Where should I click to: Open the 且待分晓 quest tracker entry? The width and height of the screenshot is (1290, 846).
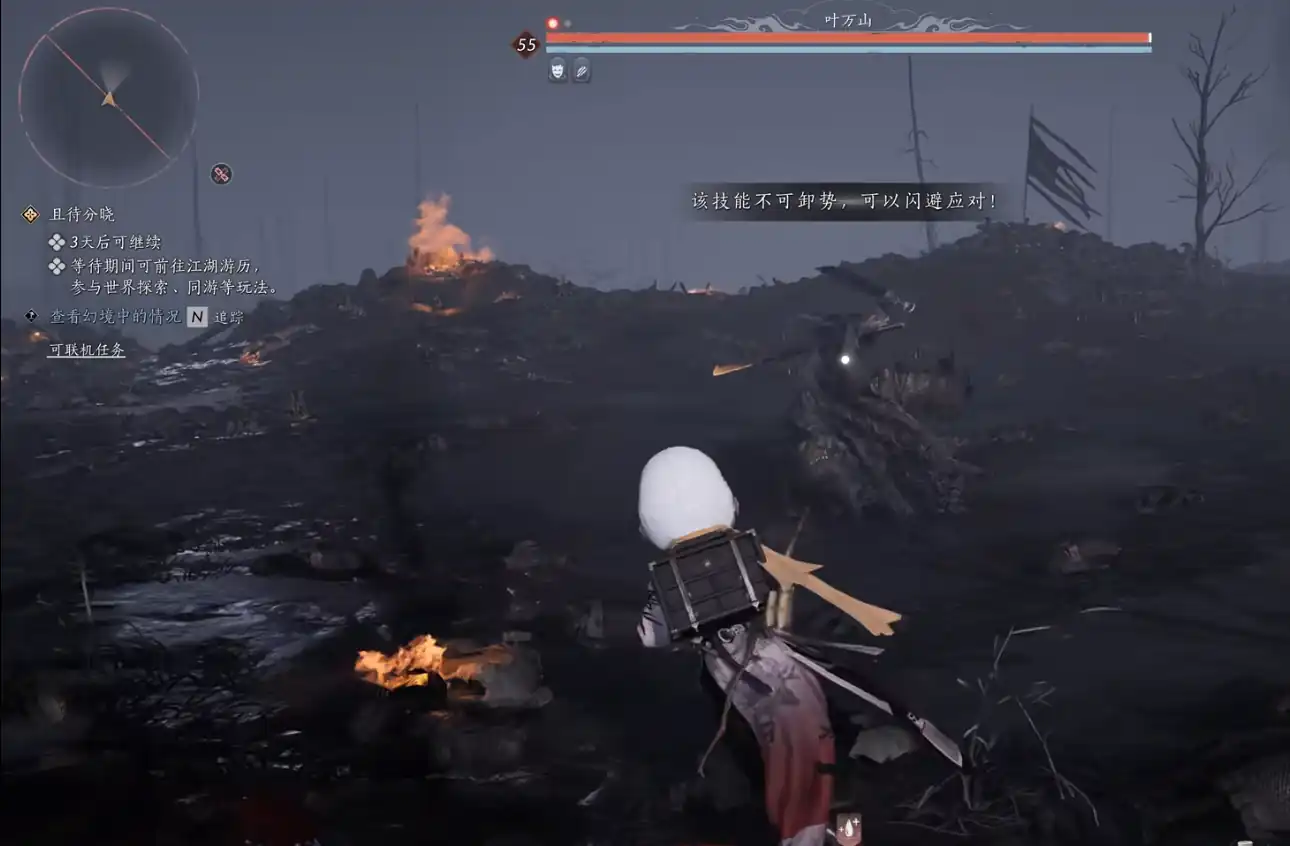[x=82, y=214]
